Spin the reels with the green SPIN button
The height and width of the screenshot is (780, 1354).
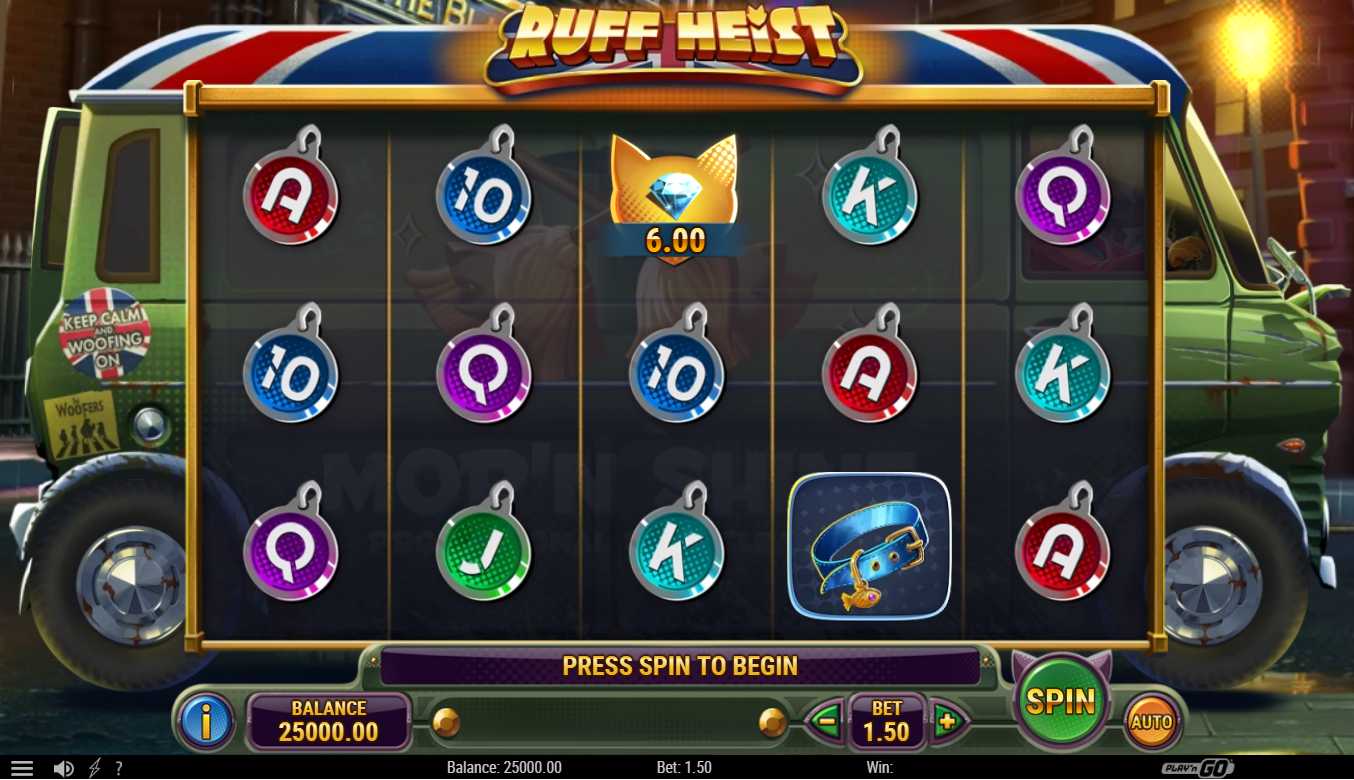(1061, 702)
